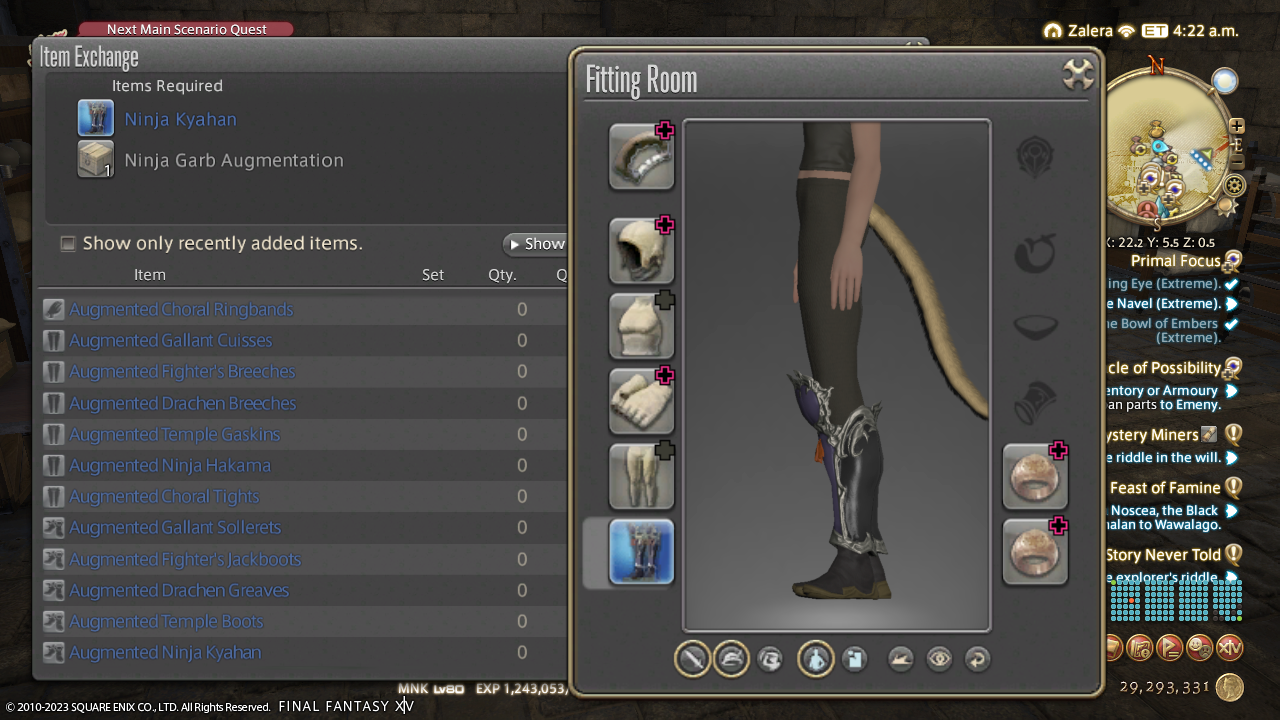1280x720 pixels.
Task: Select the hooded head gear slot
Action: click(x=641, y=251)
